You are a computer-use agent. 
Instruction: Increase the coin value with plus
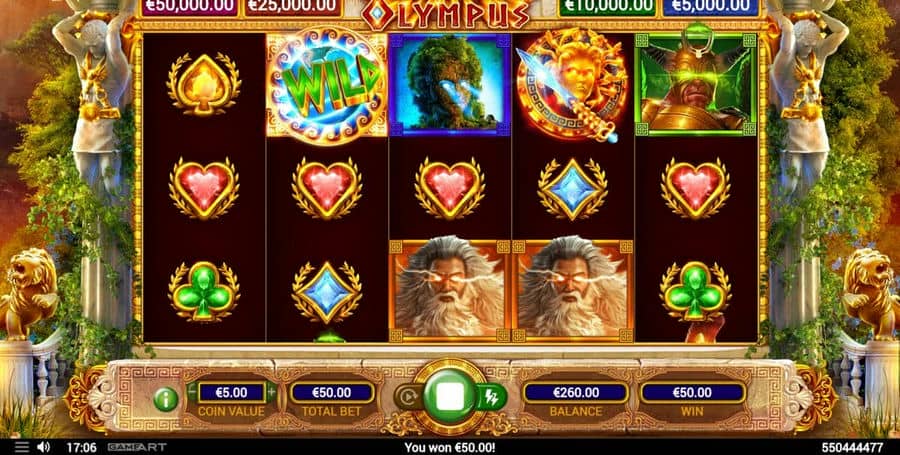(x=271, y=392)
